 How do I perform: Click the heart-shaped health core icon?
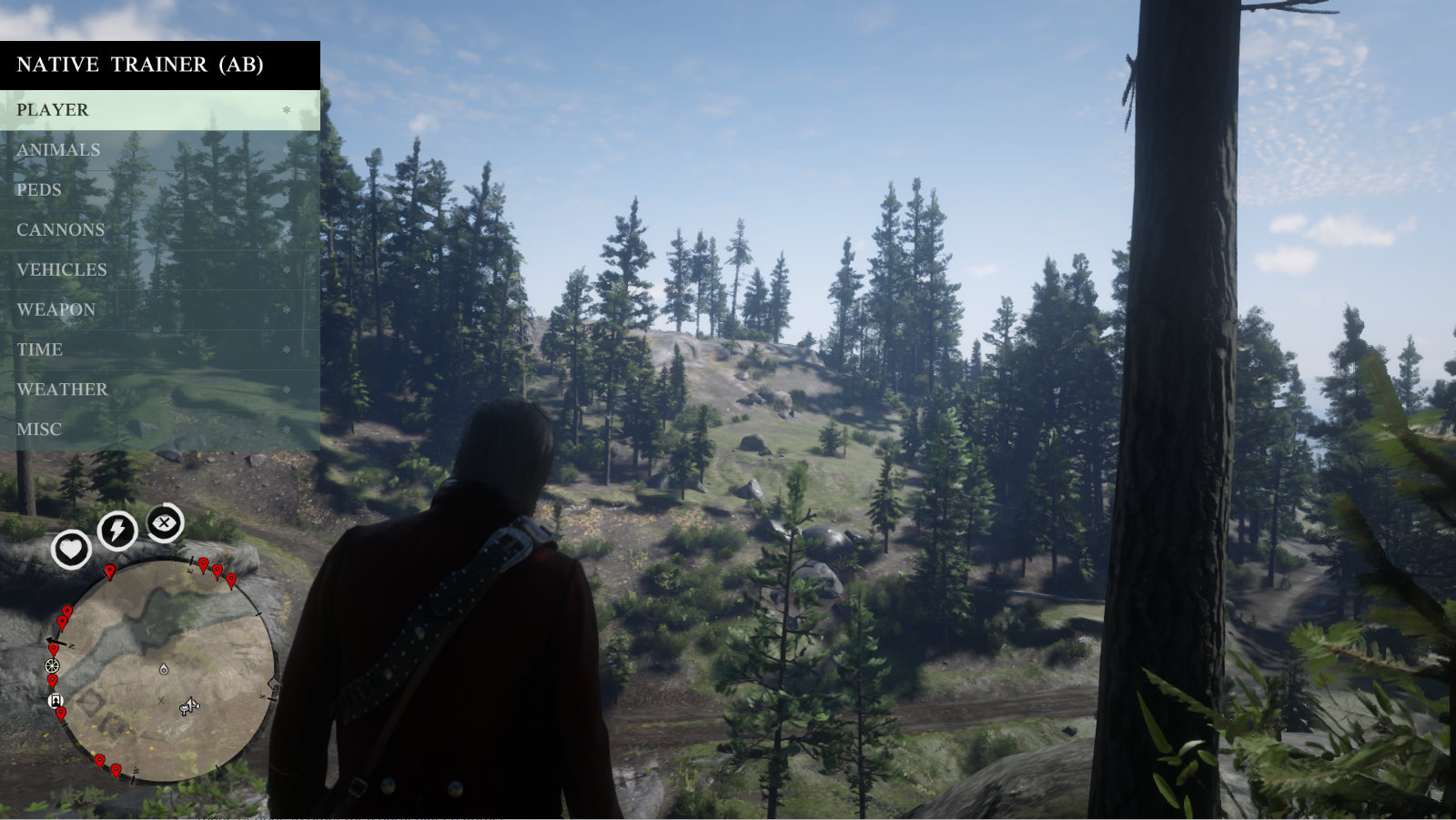(72, 550)
